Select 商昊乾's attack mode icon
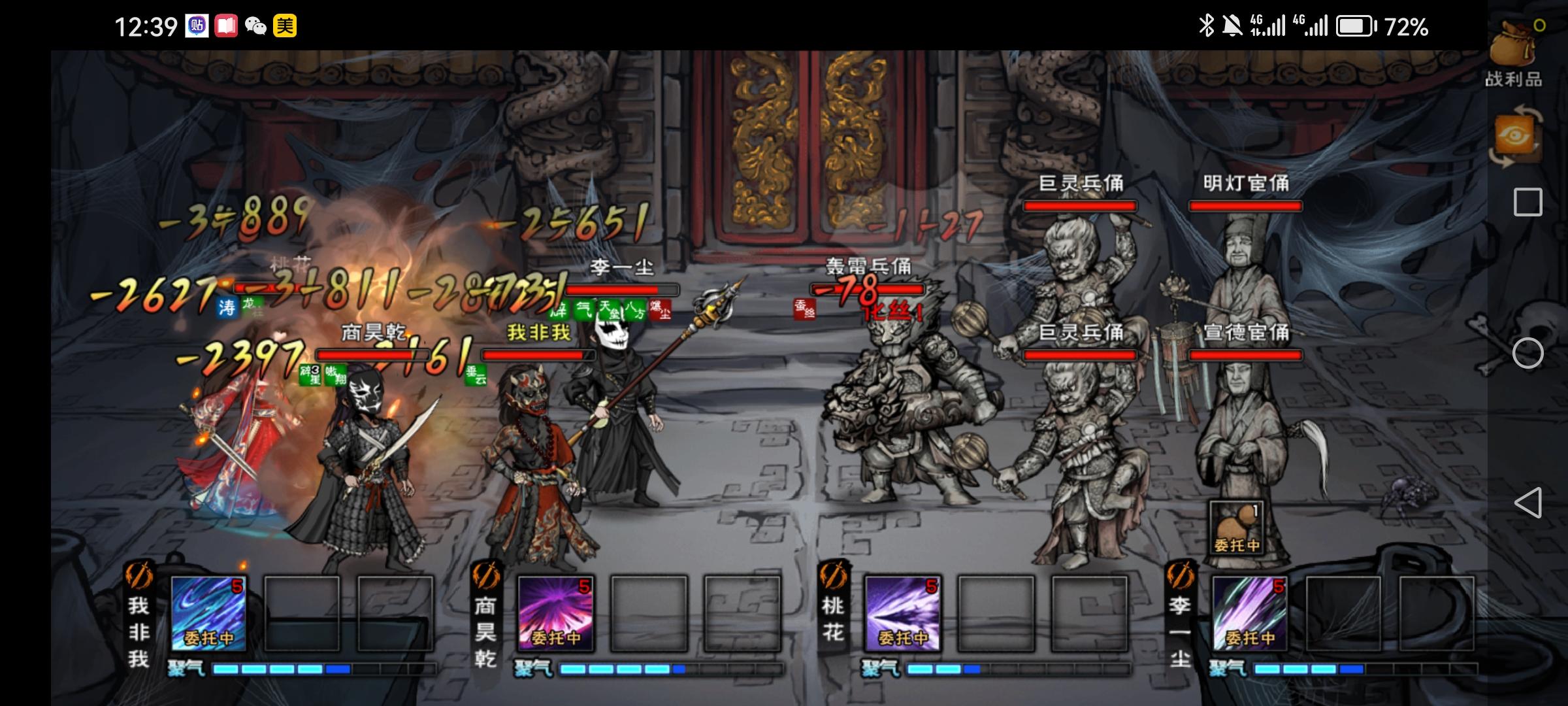 click(485, 576)
